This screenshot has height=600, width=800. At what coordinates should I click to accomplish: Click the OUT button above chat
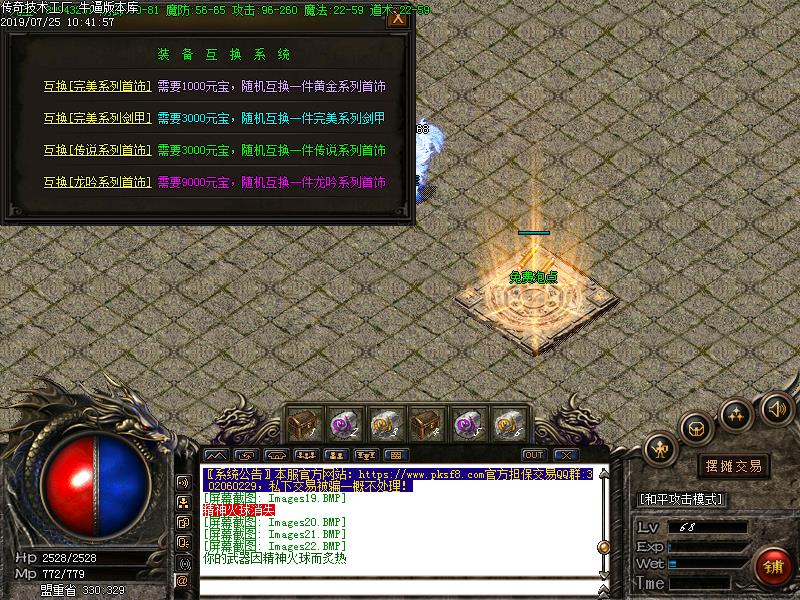(x=533, y=456)
